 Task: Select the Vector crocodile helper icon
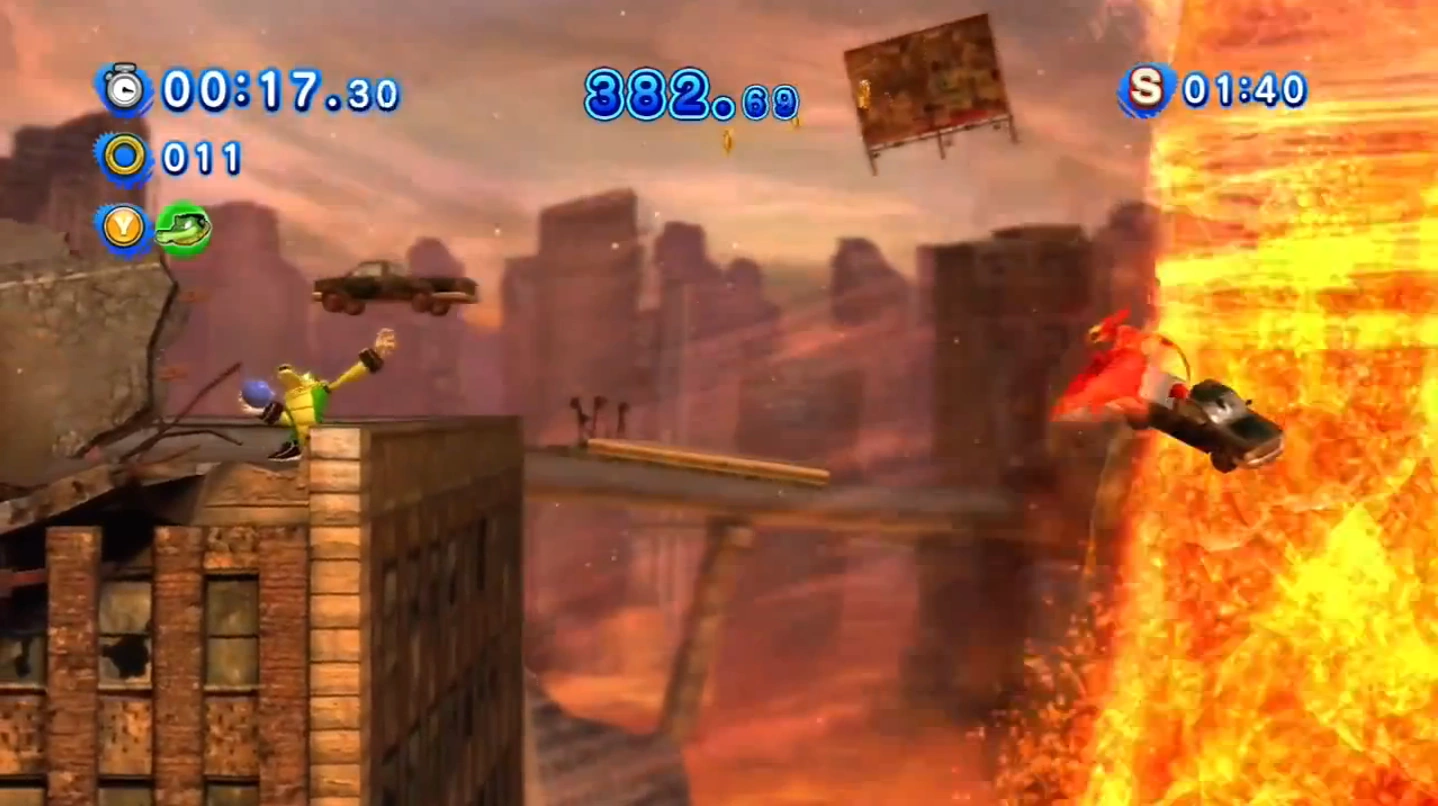pos(182,228)
